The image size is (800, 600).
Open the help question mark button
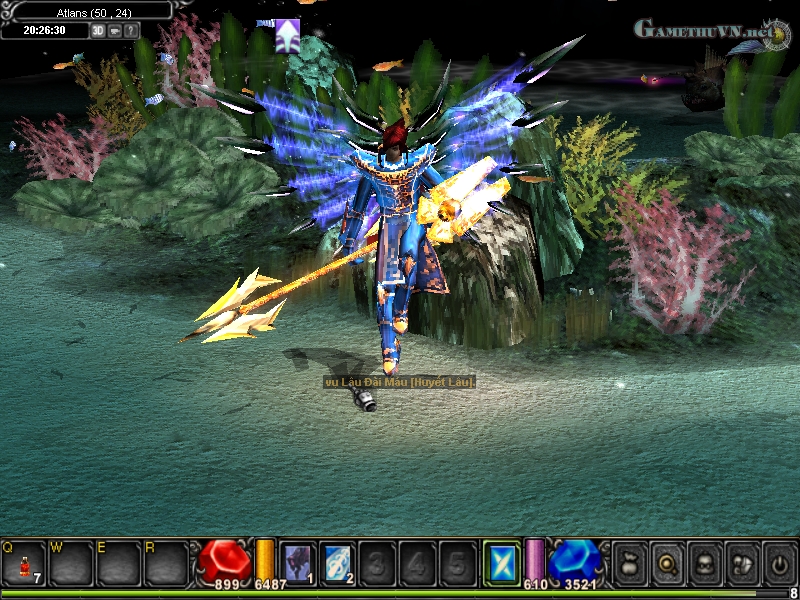pyautogui.click(x=130, y=30)
